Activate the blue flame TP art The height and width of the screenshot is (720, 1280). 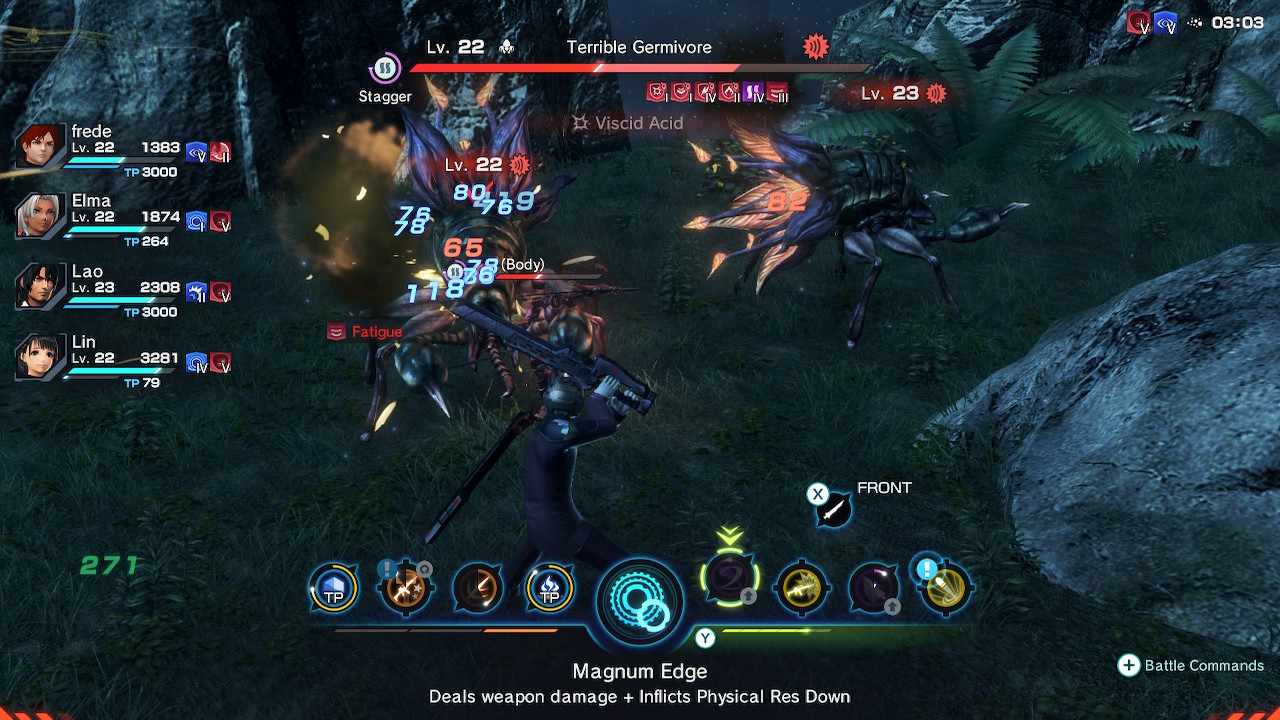click(x=549, y=588)
